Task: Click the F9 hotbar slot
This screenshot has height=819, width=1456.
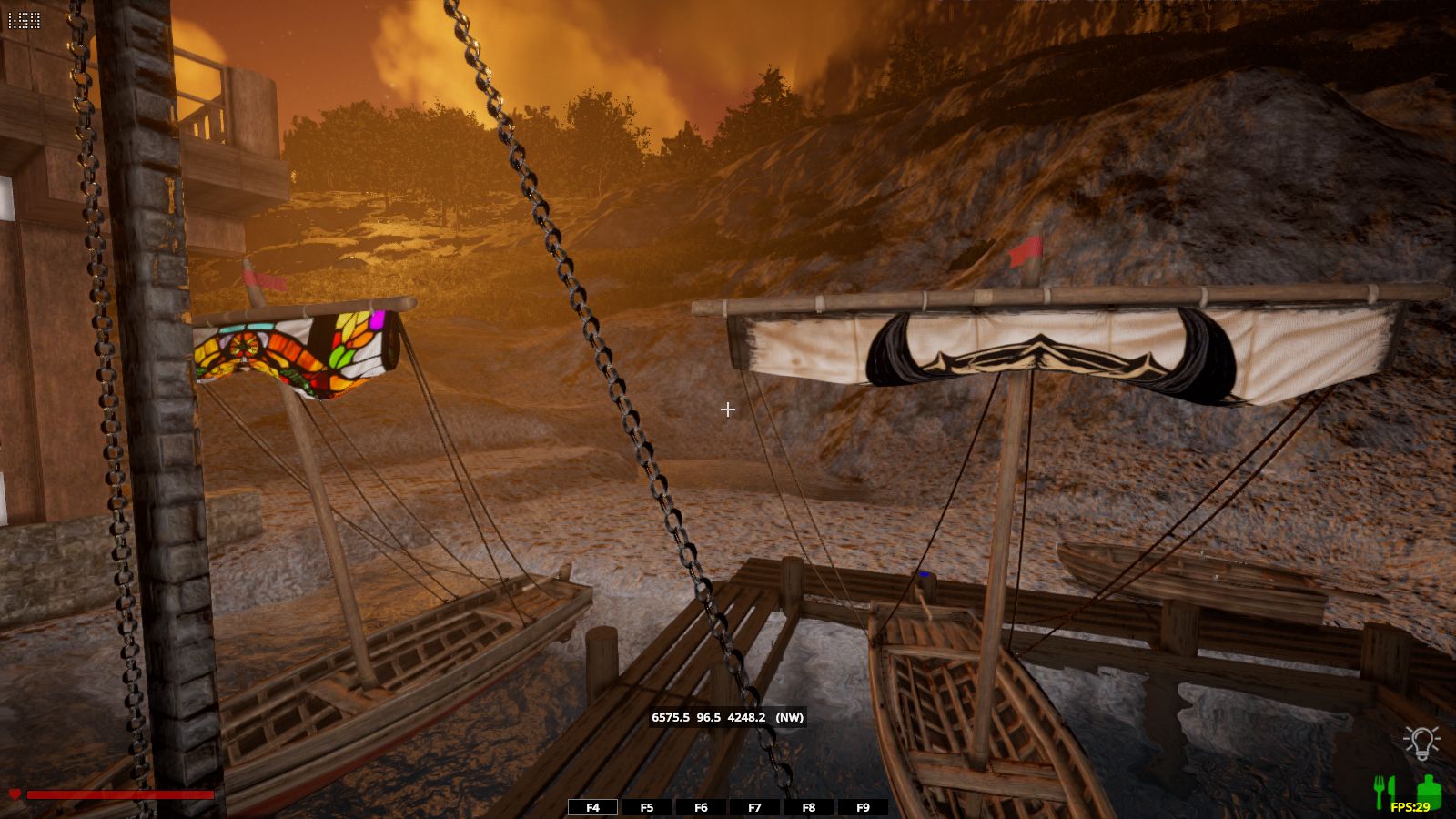Action: point(863,807)
